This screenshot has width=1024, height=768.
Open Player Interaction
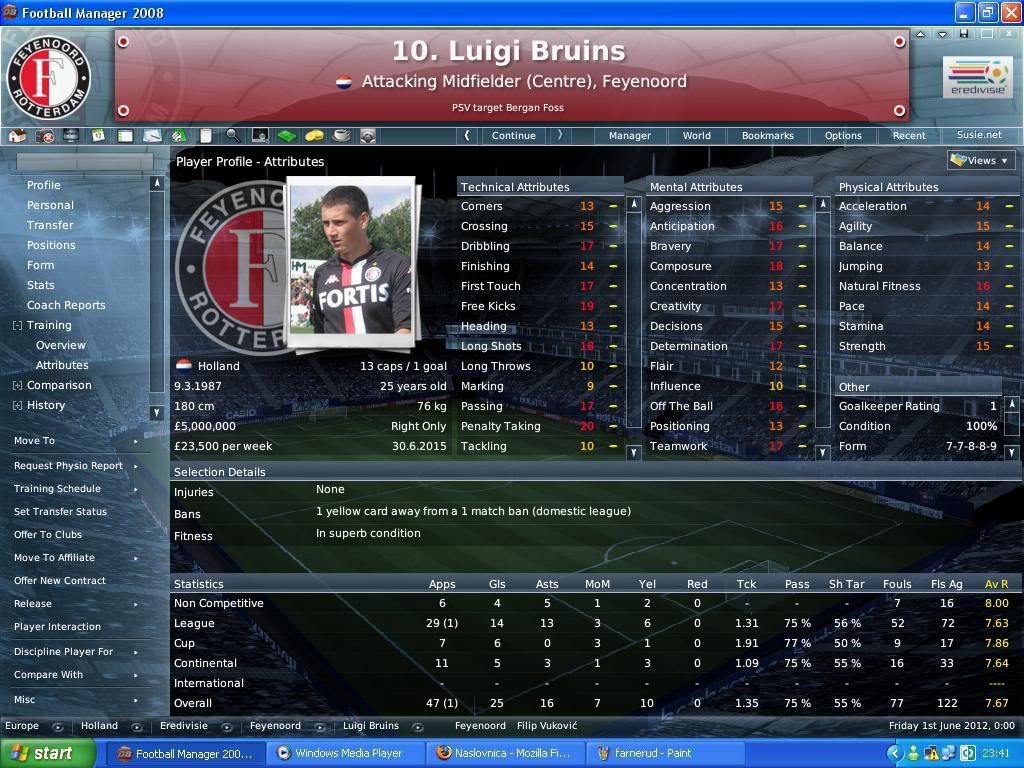click(x=57, y=626)
